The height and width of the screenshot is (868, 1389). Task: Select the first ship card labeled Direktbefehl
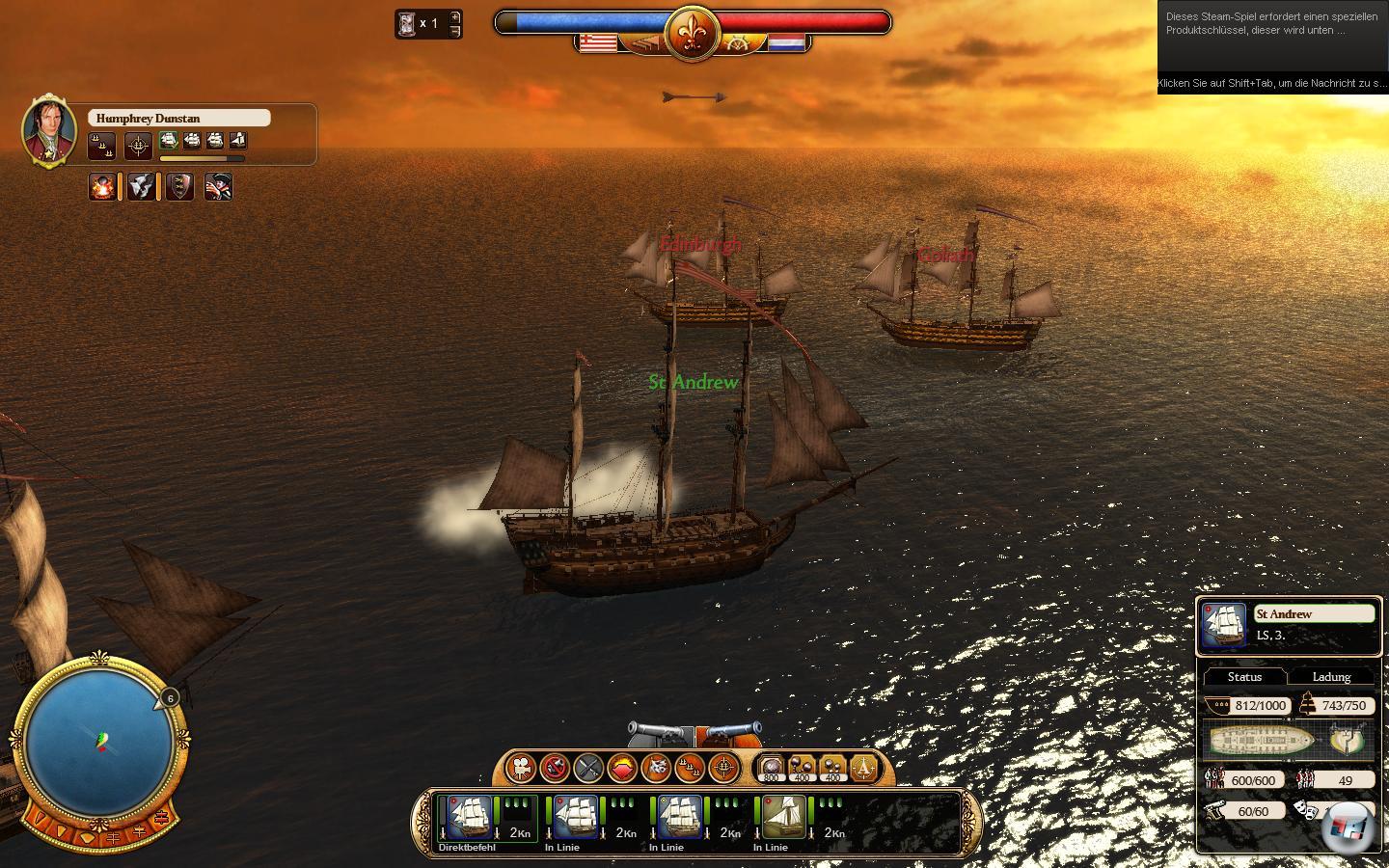(466, 818)
